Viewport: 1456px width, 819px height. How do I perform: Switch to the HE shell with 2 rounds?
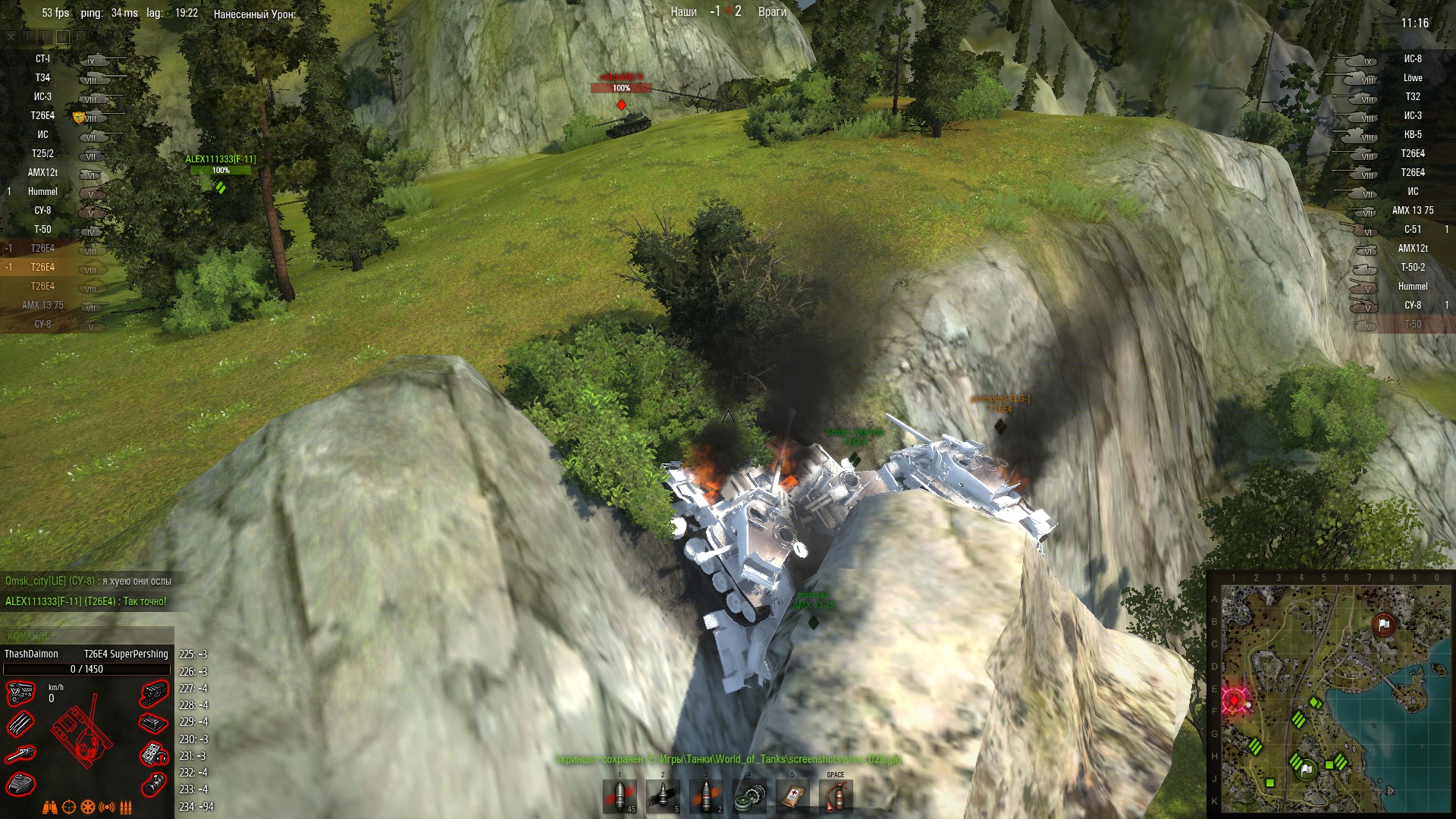pos(707,797)
